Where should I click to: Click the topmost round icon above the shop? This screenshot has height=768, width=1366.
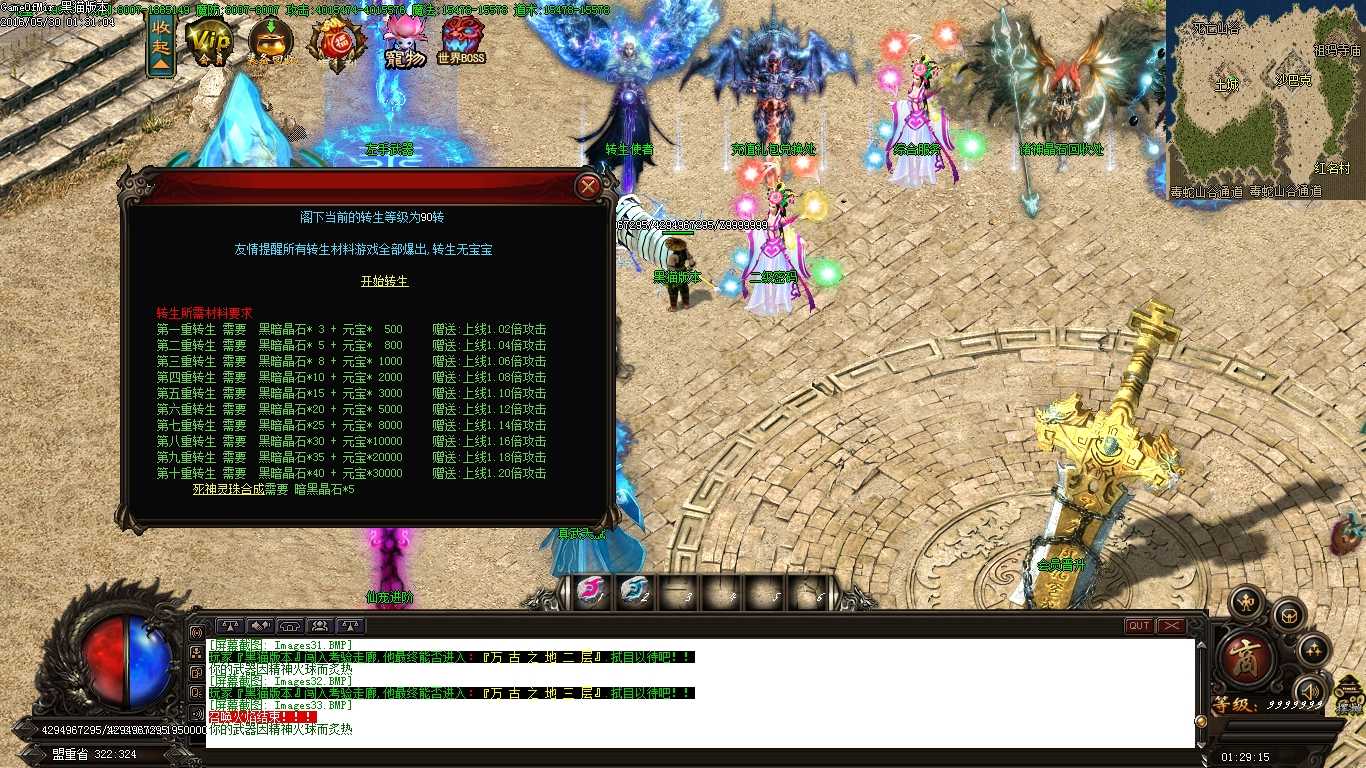click(x=1245, y=599)
